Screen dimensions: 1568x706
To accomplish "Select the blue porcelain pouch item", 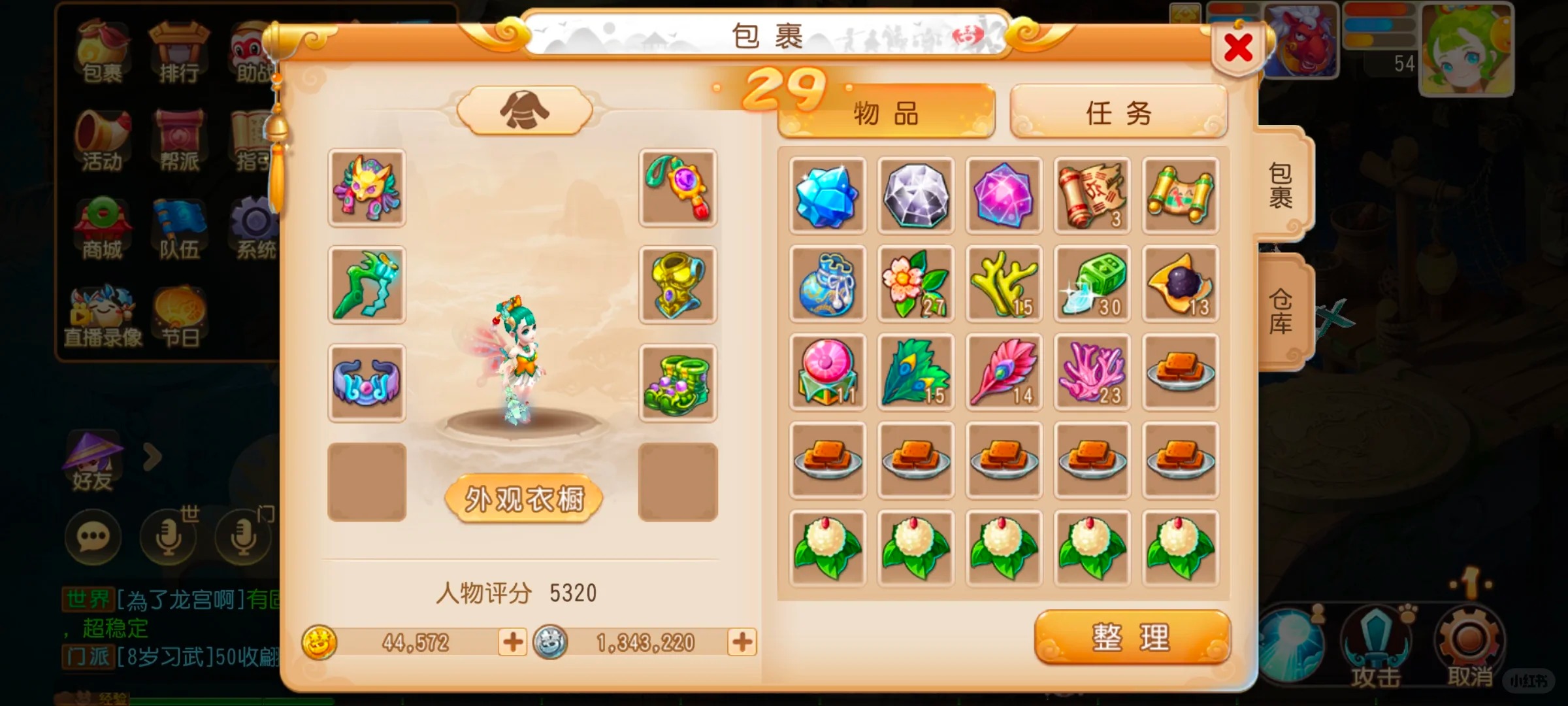I will [x=827, y=284].
